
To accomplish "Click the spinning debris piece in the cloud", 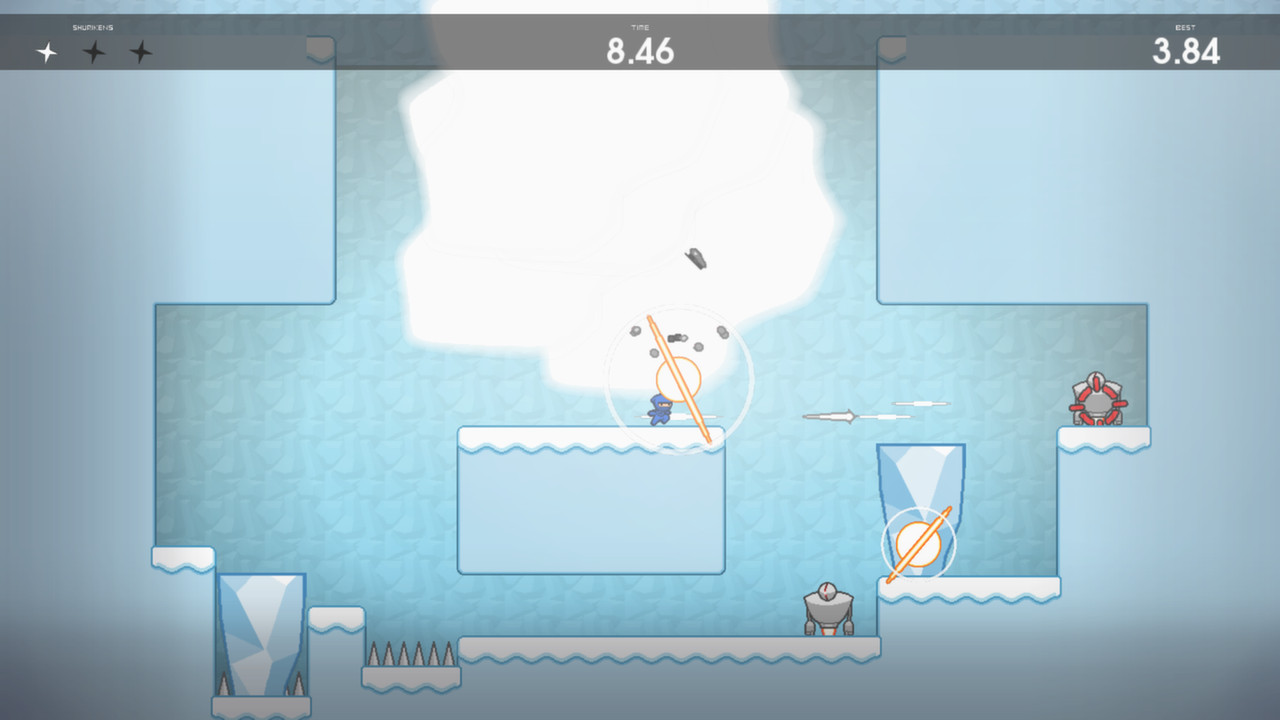I will 695,257.
